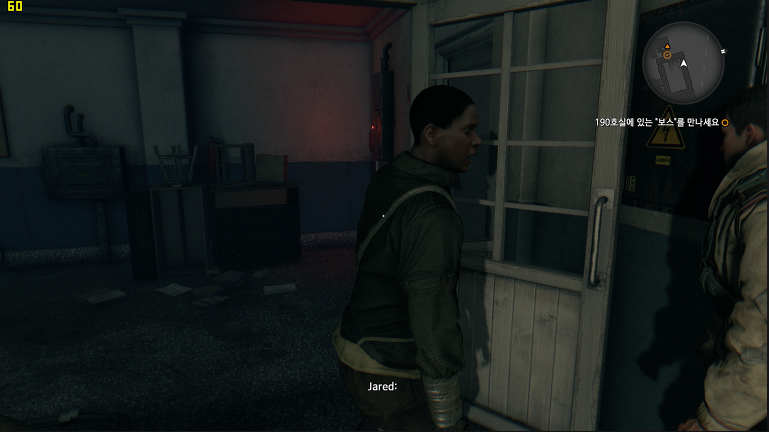Screen dimensions: 769x432
Task: Select the orange circle objective marker on minimap
Action: pyautogui.click(x=667, y=57)
